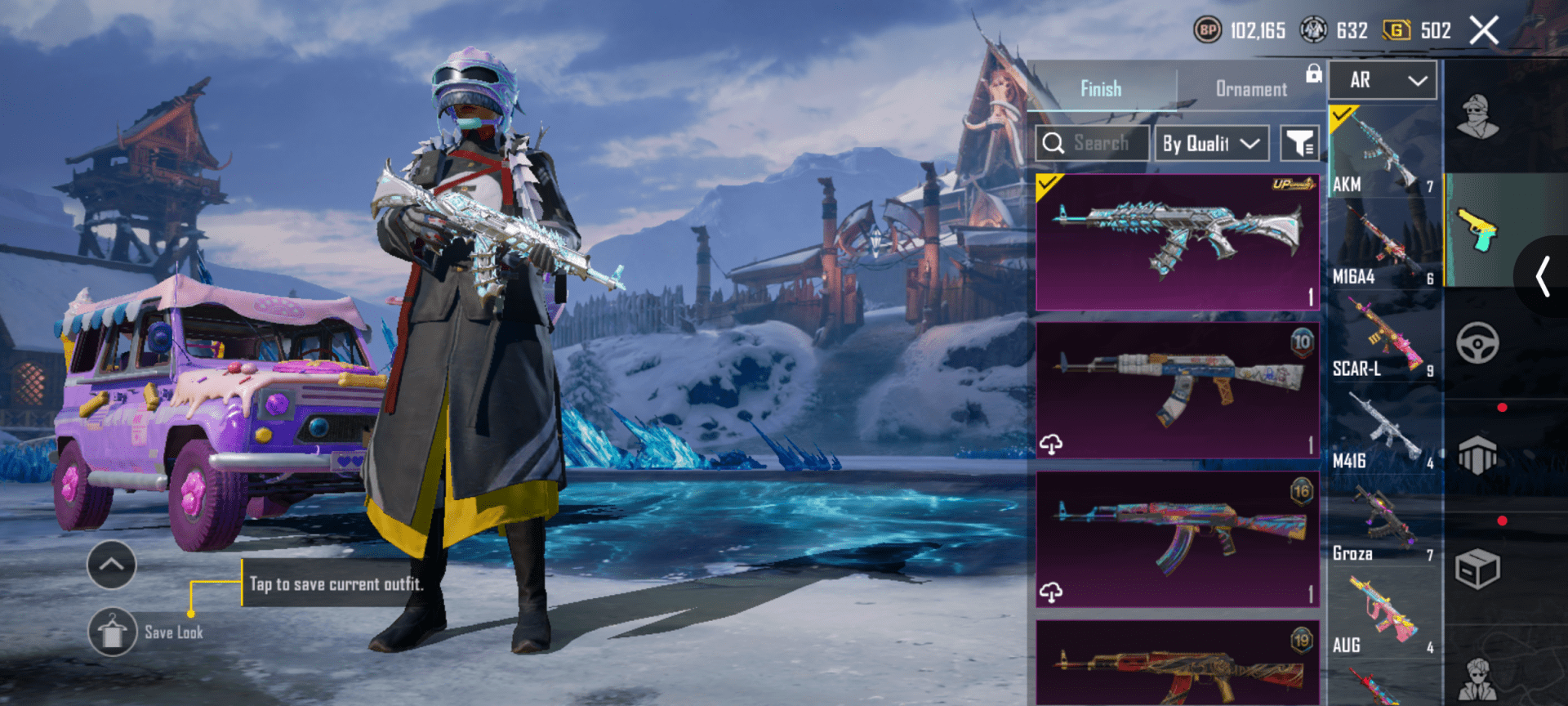Select M416 in the weapon list

1383,430
